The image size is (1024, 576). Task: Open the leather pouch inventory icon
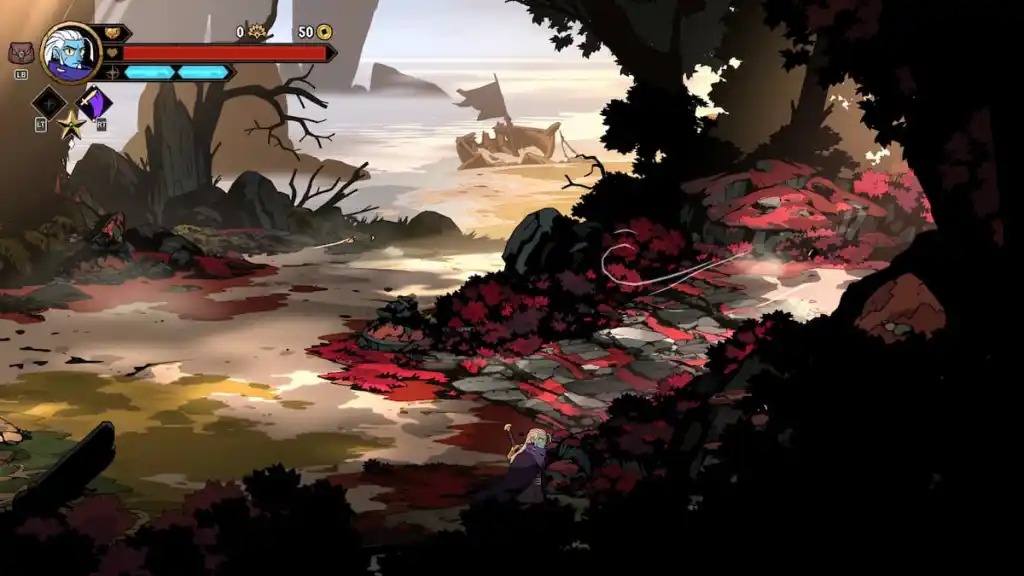coord(20,53)
